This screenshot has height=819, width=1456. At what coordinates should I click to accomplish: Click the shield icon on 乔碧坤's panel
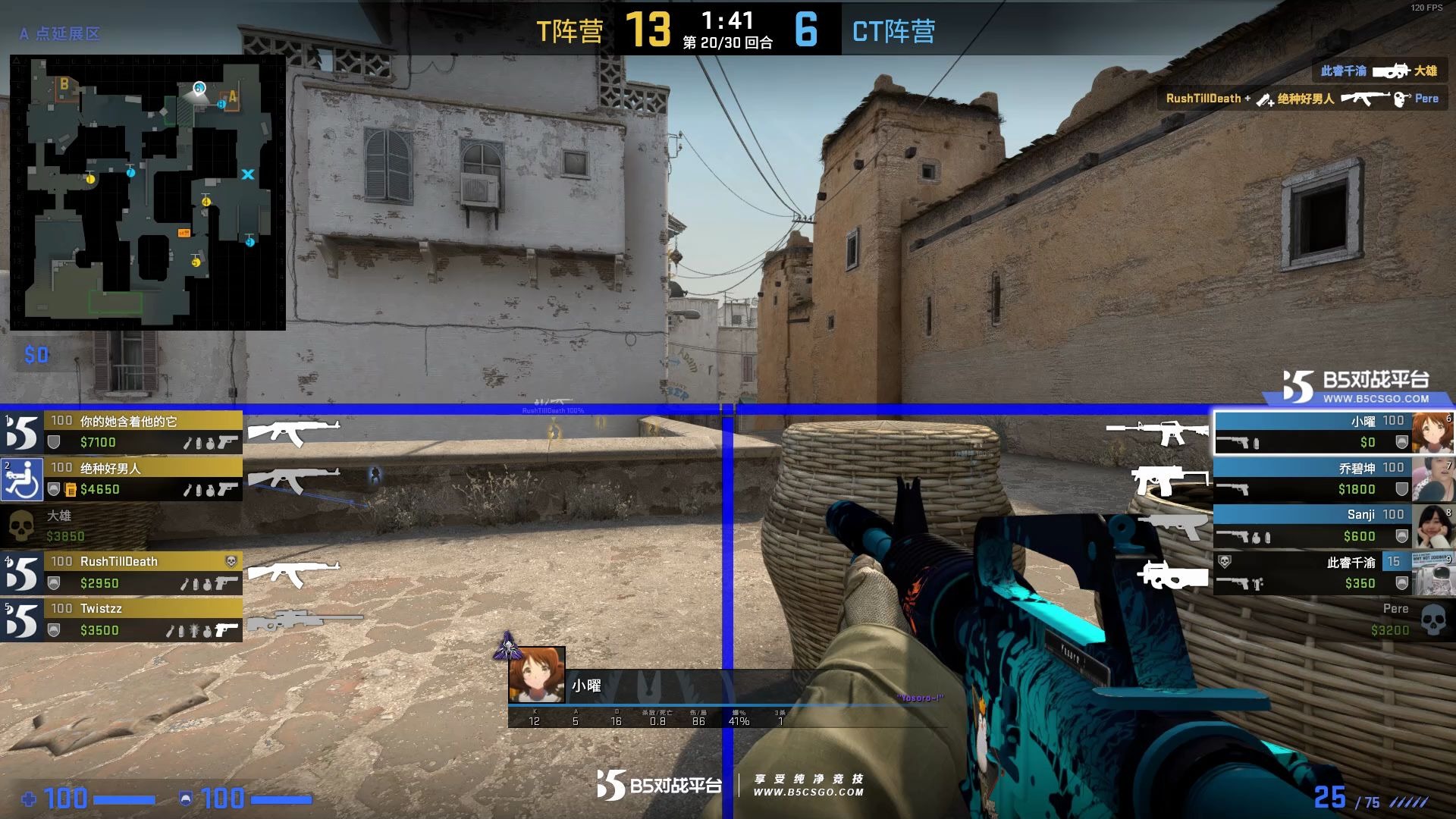pos(1400,490)
